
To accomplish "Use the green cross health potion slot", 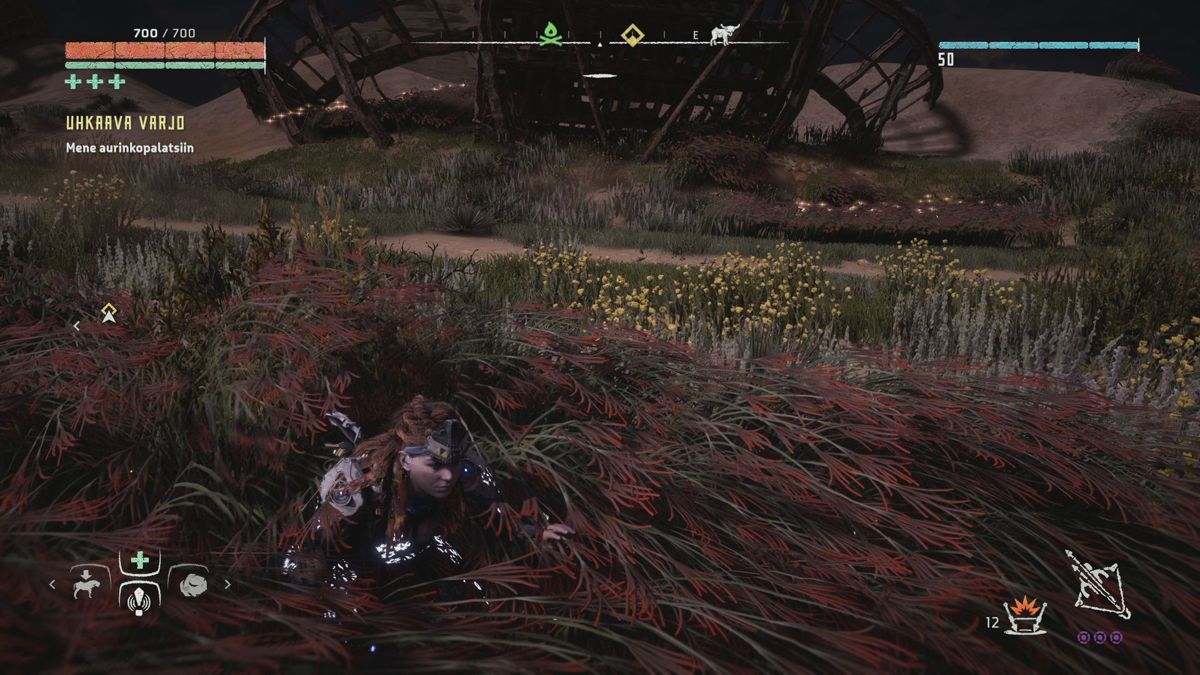I will [x=140, y=561].
